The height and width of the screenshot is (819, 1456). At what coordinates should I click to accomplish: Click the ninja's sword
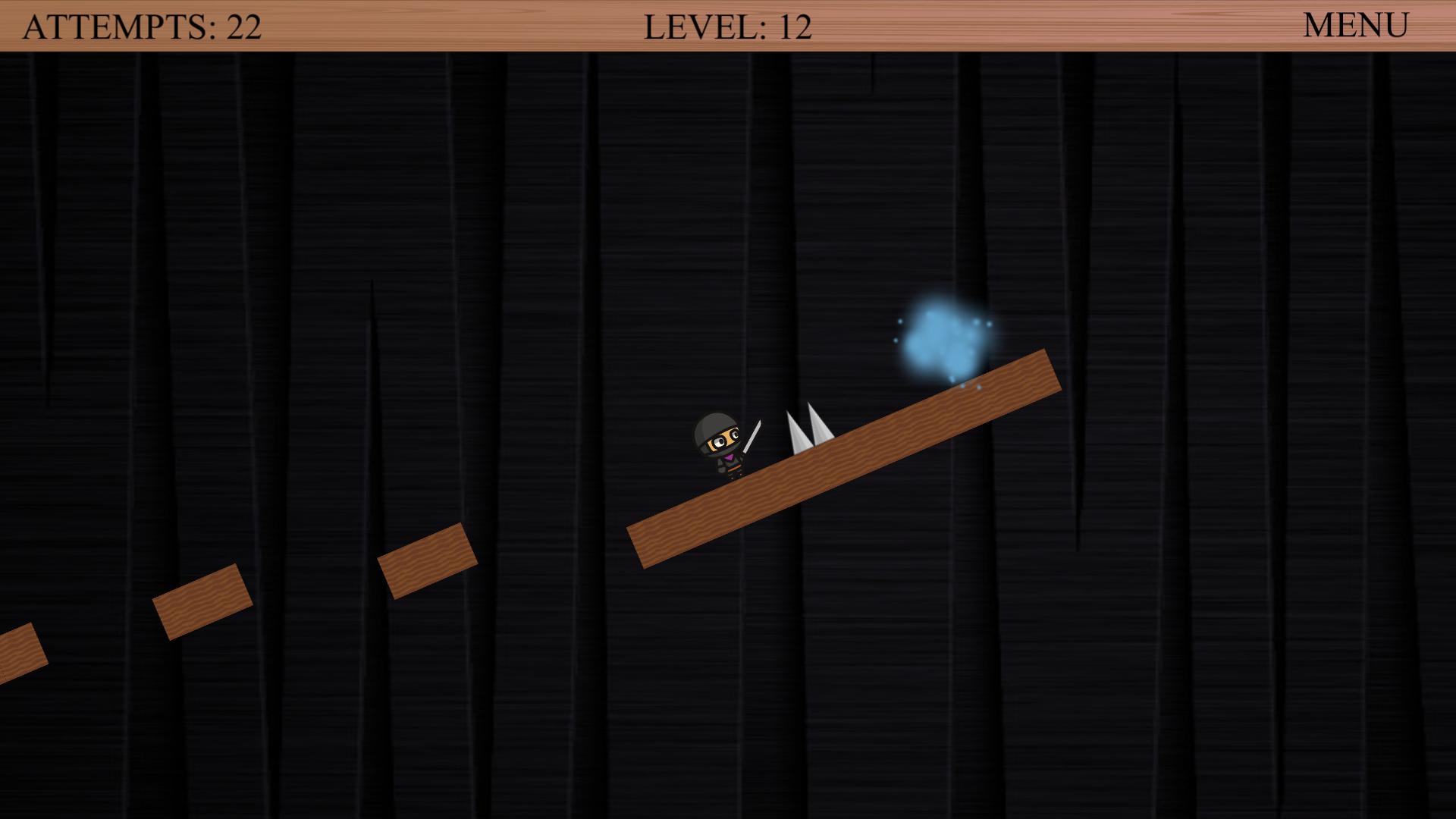pyautogui.click(x=752, y=438)
